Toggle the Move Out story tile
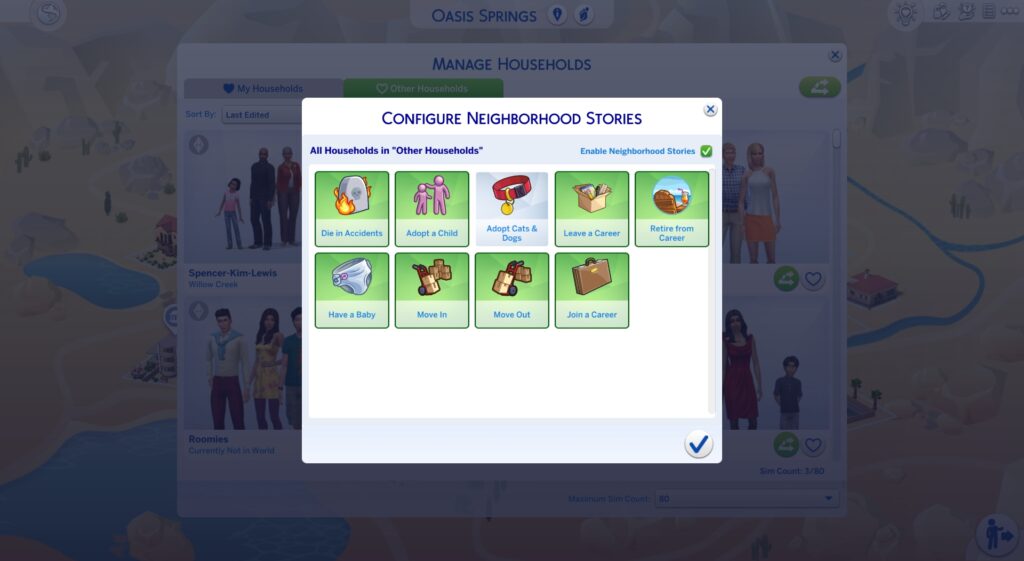The width and height of the screenshot is (1024, 561). (x=512, y=290)
